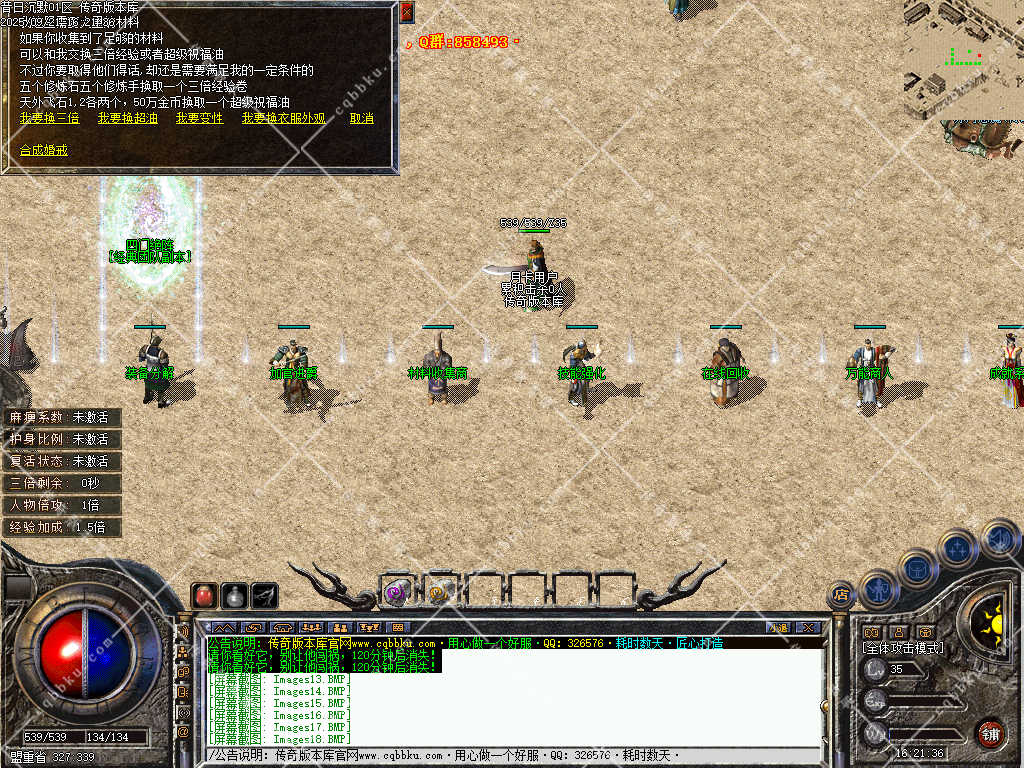This screenshot has width=1024, height=768.
Task: Choose the 我要换衣服外观 option
Action: (283, 118)
